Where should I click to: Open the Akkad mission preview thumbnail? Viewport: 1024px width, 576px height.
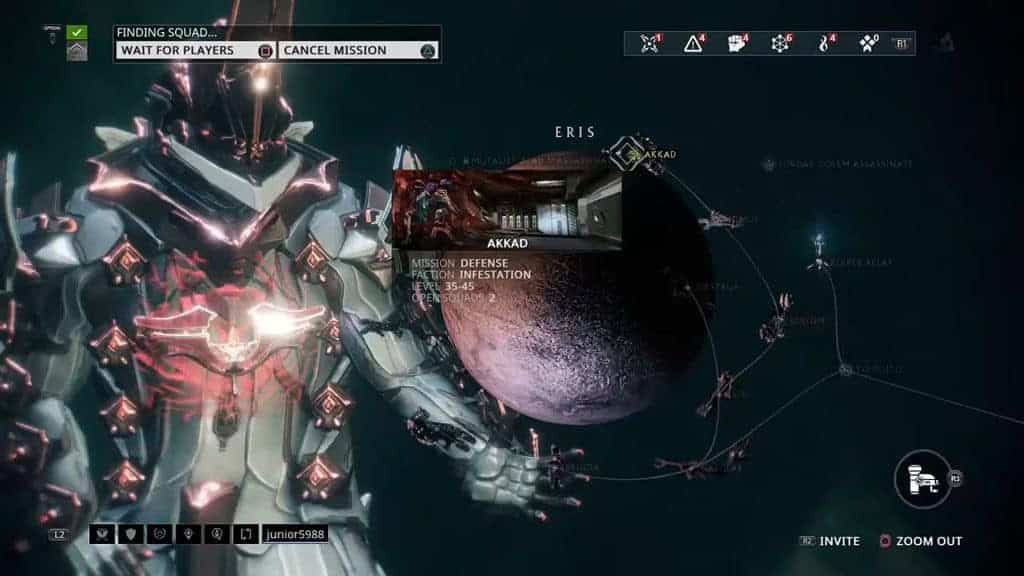click(x=507, y=206)
